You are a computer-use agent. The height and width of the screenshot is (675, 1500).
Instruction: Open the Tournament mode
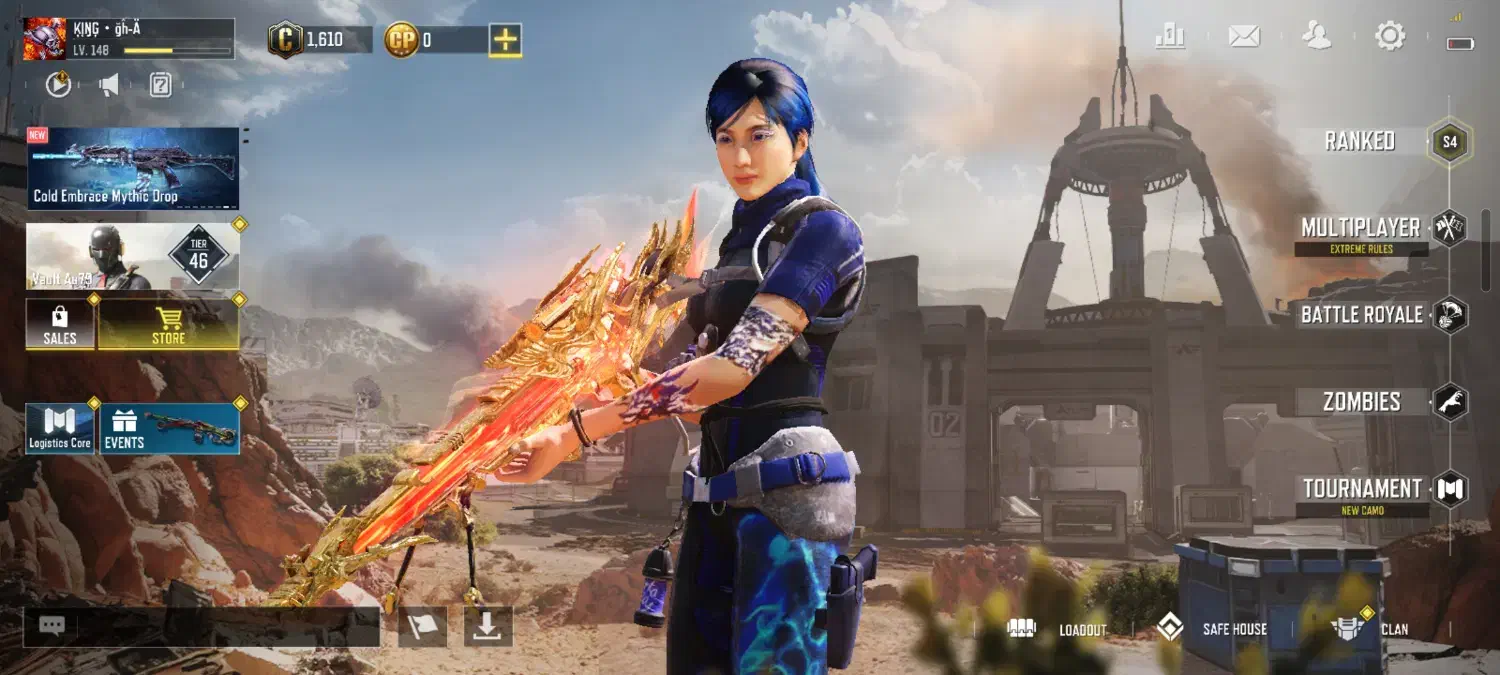tap(1362, 489)
